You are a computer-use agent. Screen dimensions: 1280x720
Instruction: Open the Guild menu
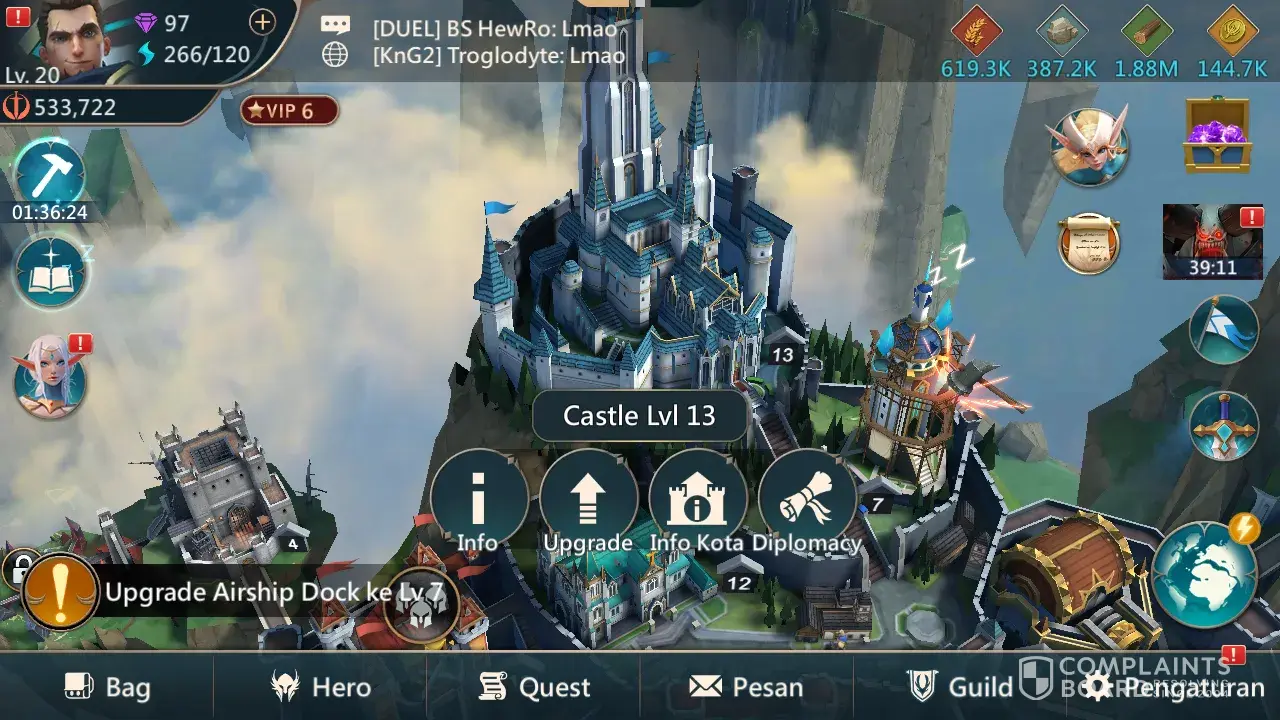tap(960, 687)
